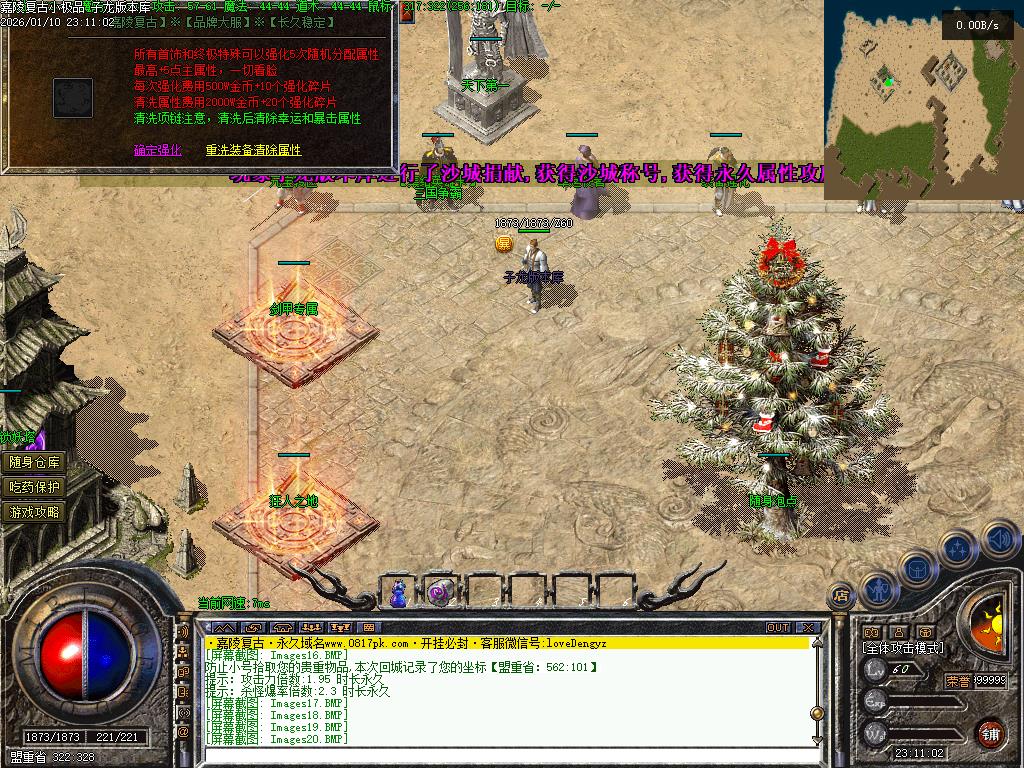The width and height of the screenshot is (1024, 768).
Task: Open 随身仓库 portable warehouse
Action: click(x=35, y=462)
